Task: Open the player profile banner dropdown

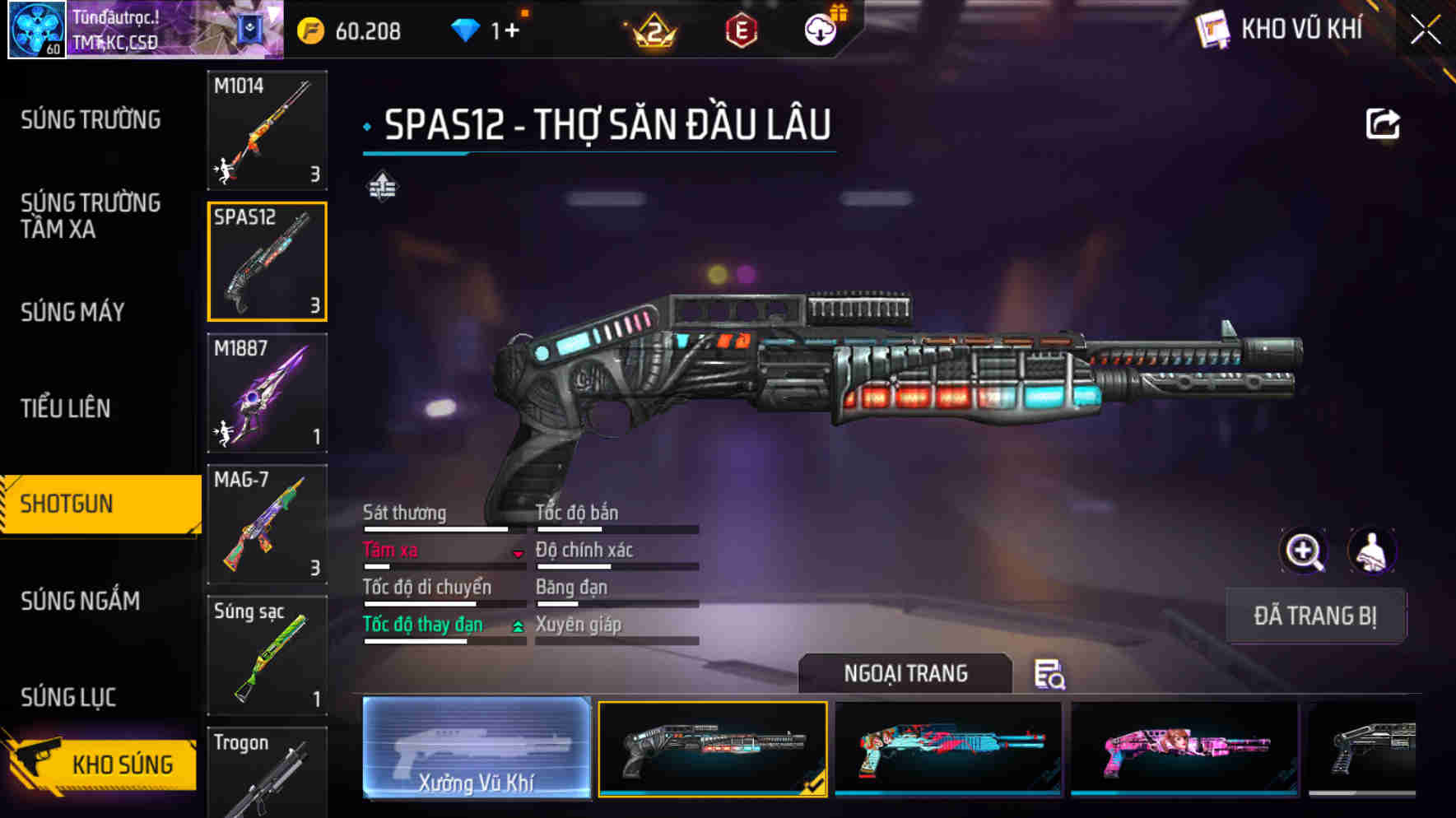Action: coord(272,14)
